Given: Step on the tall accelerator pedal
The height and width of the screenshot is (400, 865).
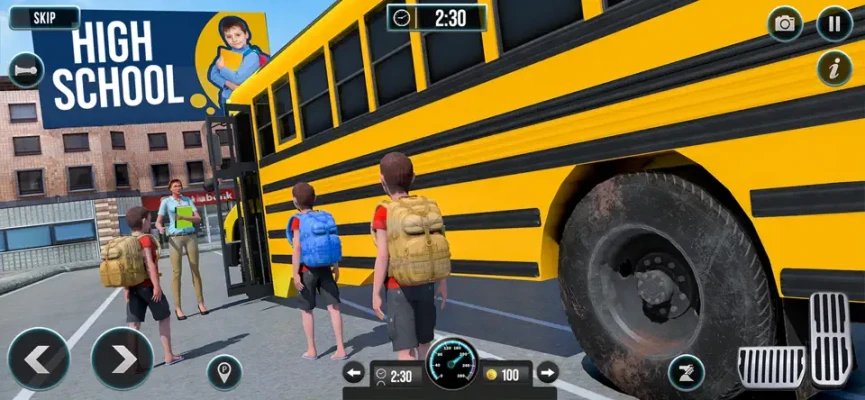Looking at the screenshot, I should pos(831,339).
